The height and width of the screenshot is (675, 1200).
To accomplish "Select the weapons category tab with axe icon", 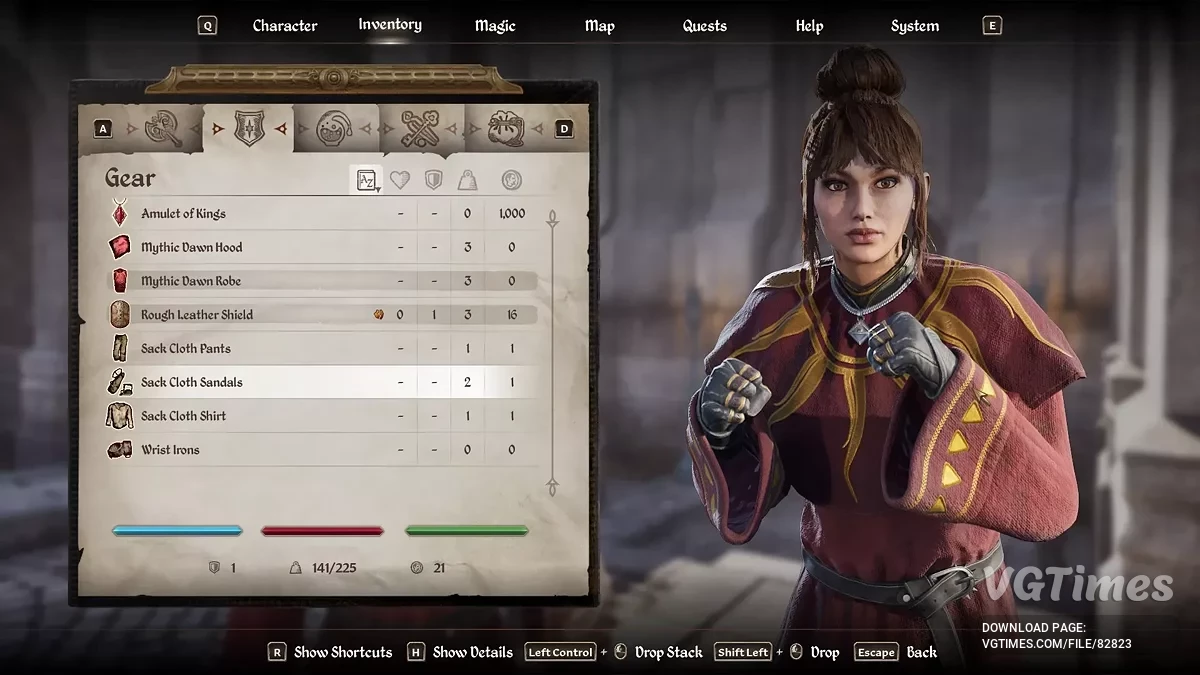I will click(161, 129).
